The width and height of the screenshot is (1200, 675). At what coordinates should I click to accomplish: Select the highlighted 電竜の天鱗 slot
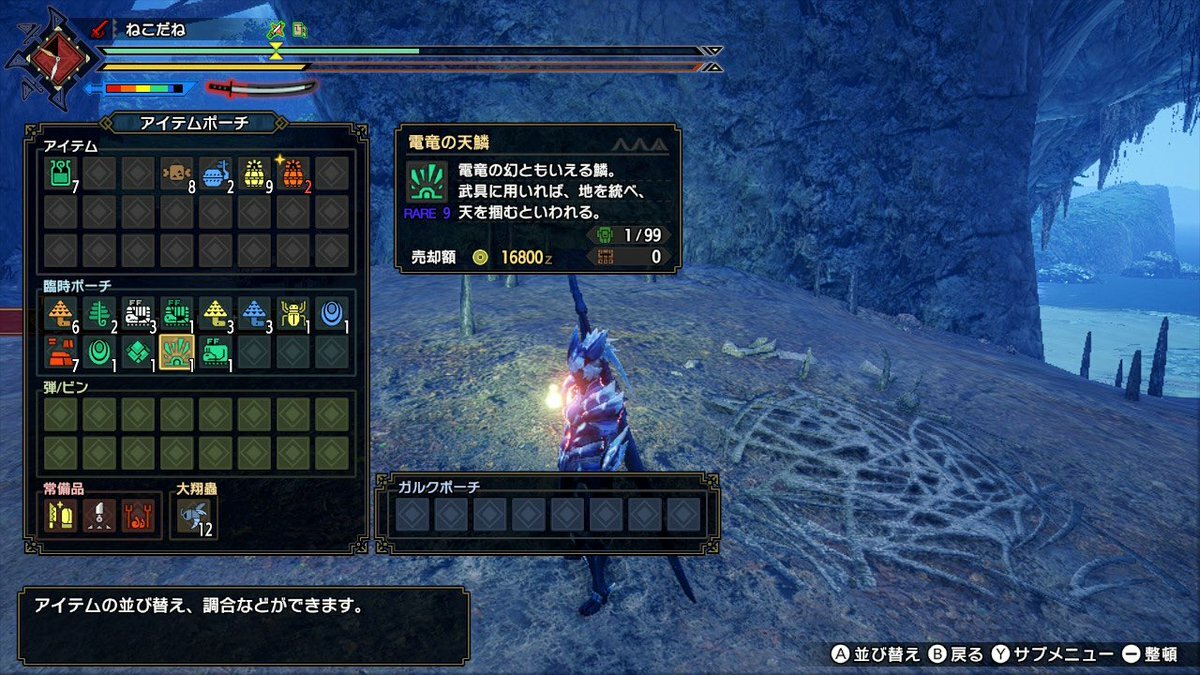click(x=177, y=352)
